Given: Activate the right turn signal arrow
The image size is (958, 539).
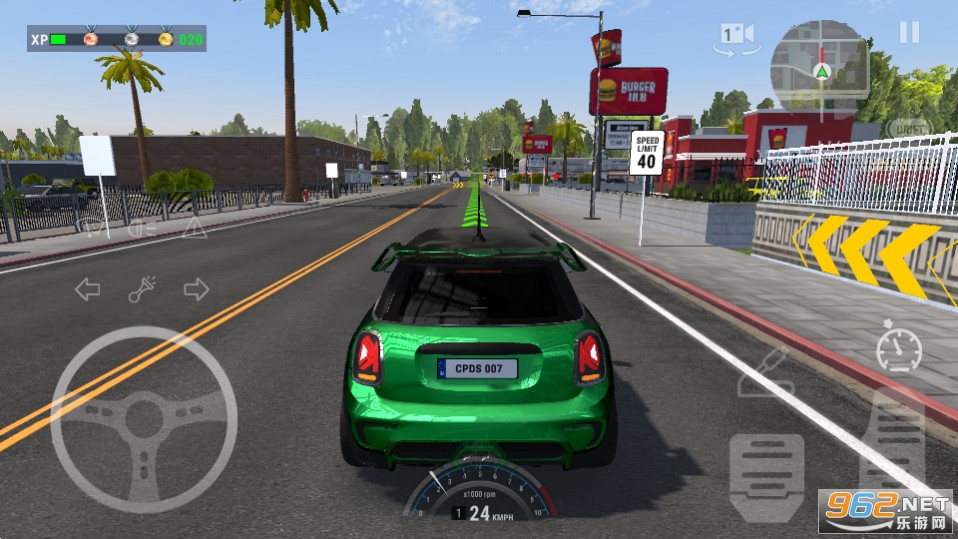Looking at the screenshot, I should pos(196,290).
